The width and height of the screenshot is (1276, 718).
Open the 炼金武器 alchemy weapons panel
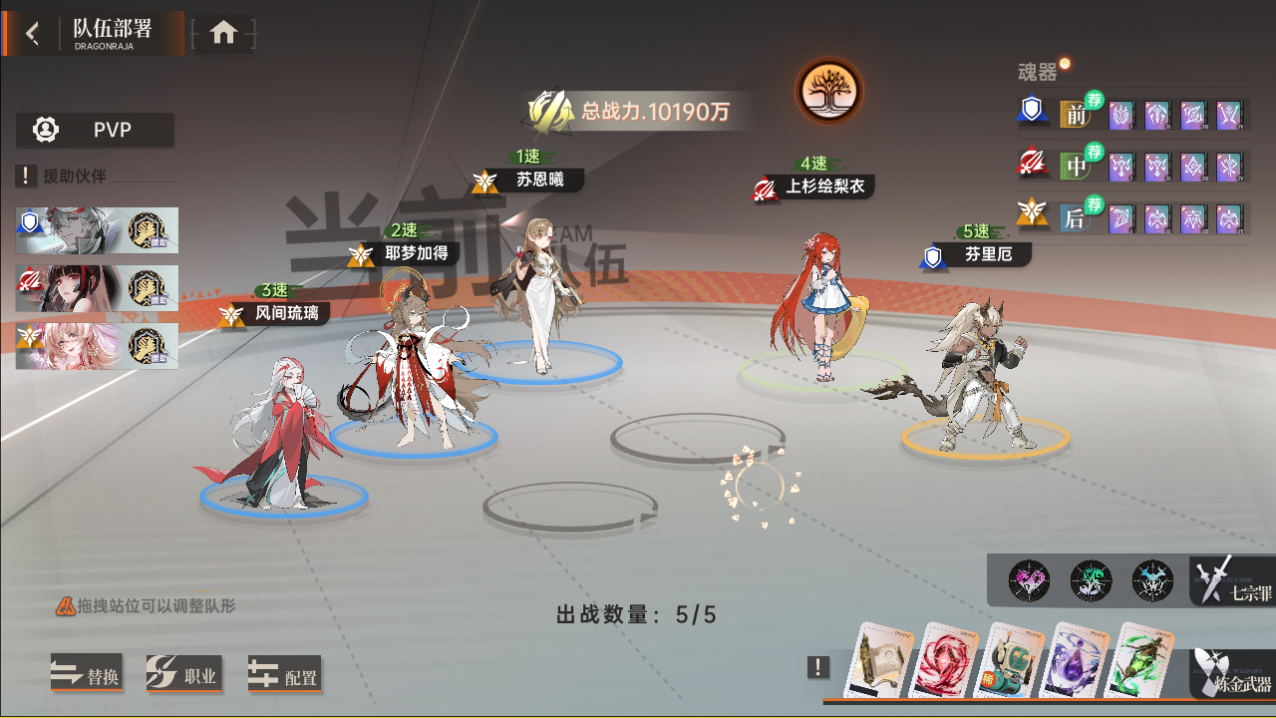point(1232,673)
